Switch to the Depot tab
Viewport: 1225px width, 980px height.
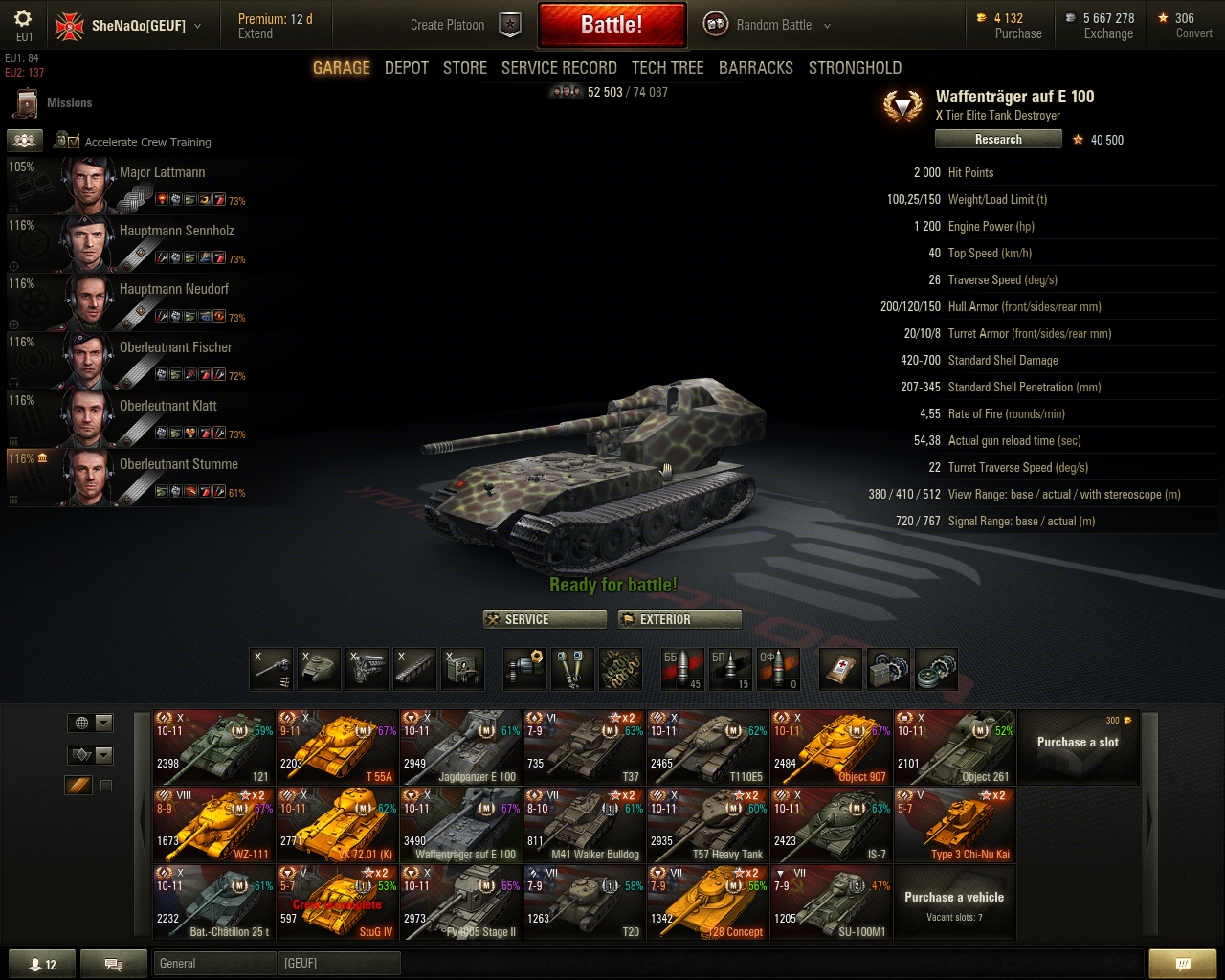[407, 68]
